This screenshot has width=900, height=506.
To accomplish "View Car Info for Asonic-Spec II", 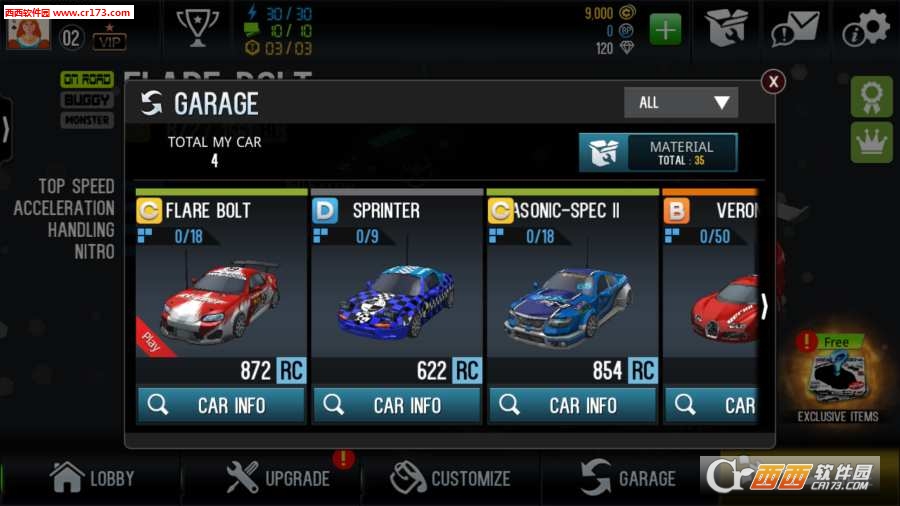I will pos(572,405).
